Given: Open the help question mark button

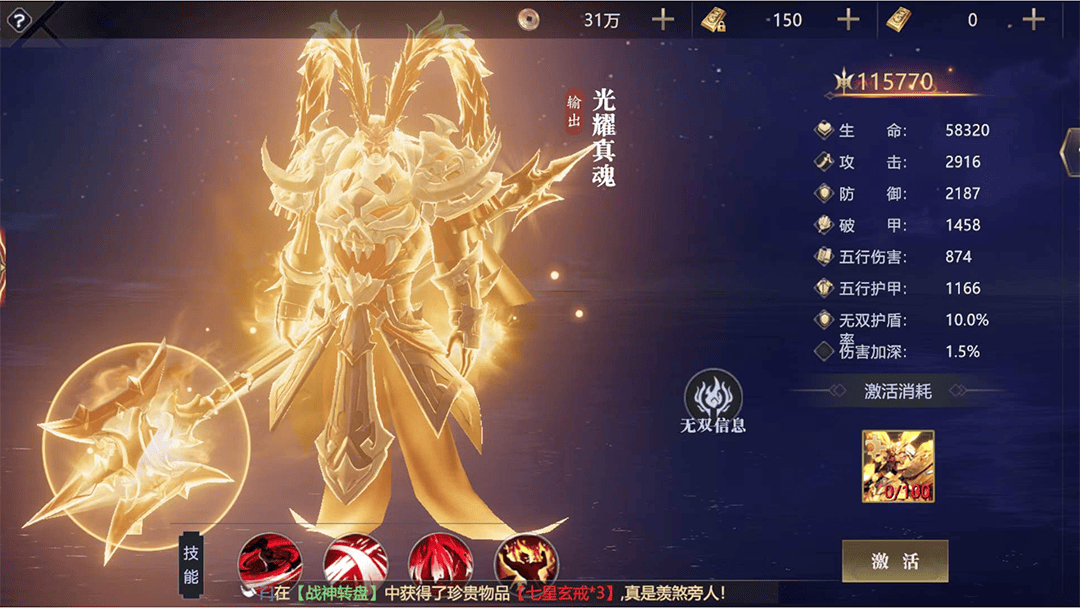Looking at the screenshot, I should click(x=18, y=20).
